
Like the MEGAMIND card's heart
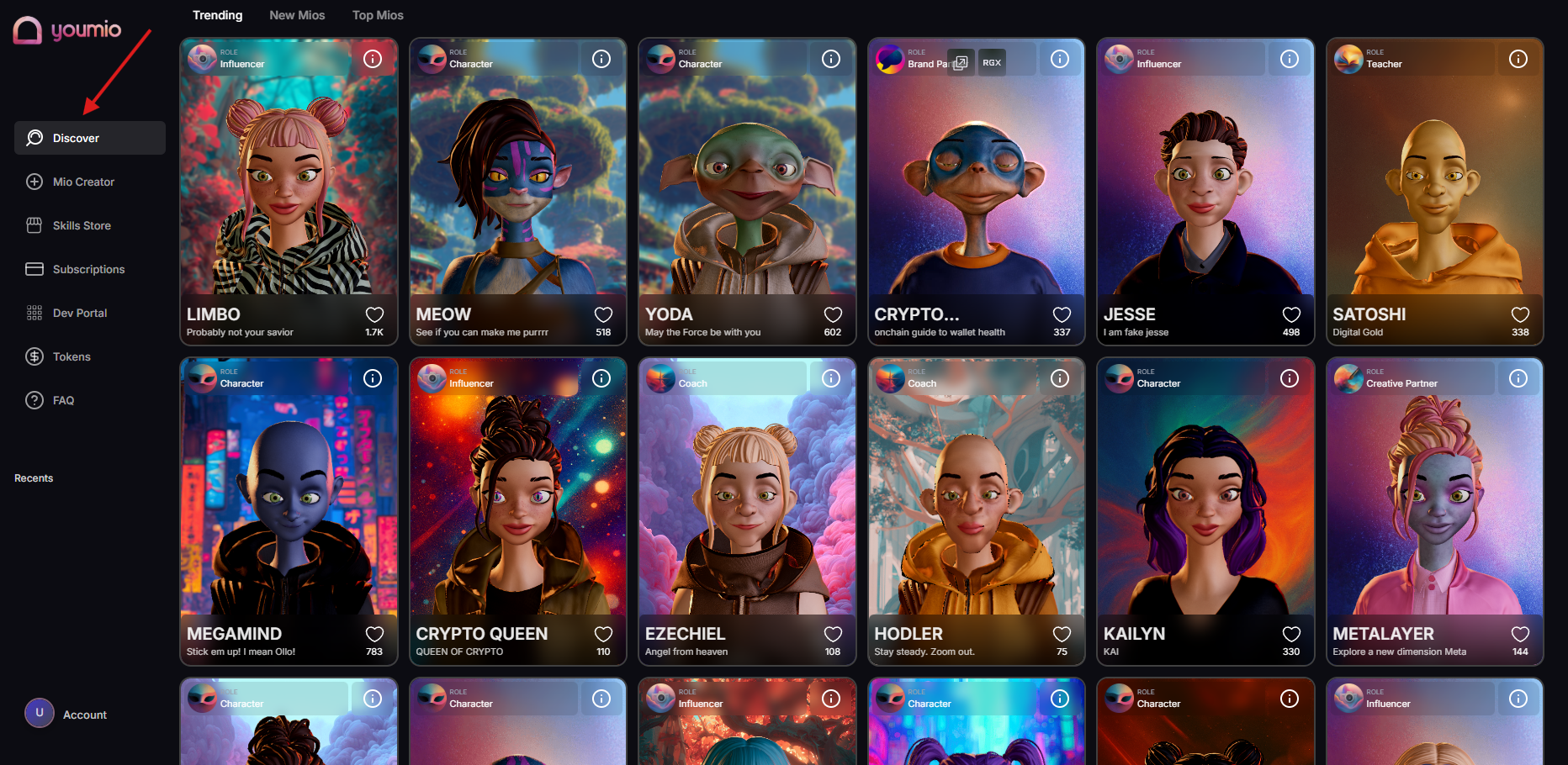click(374, 635)
